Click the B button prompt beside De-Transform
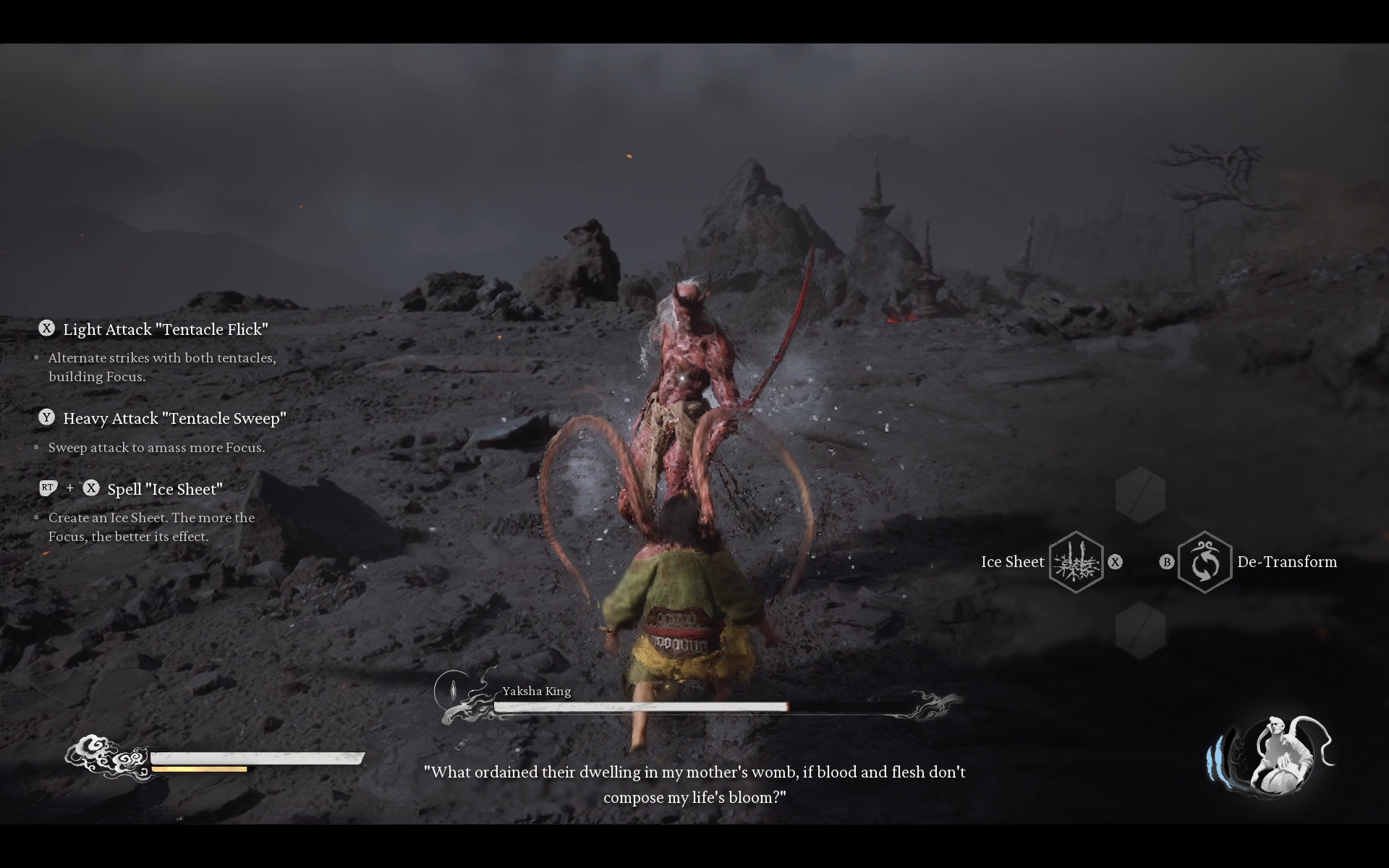Image resolution: width=1389 pixels, height=868 pixels. [1167, 562]
